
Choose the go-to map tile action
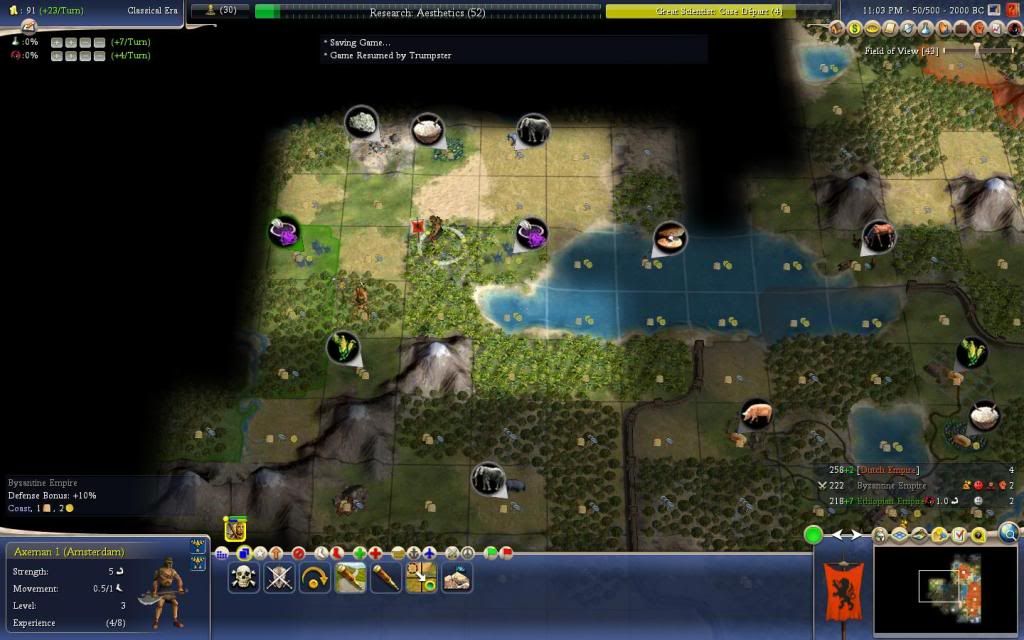click(x=421, y=577)
